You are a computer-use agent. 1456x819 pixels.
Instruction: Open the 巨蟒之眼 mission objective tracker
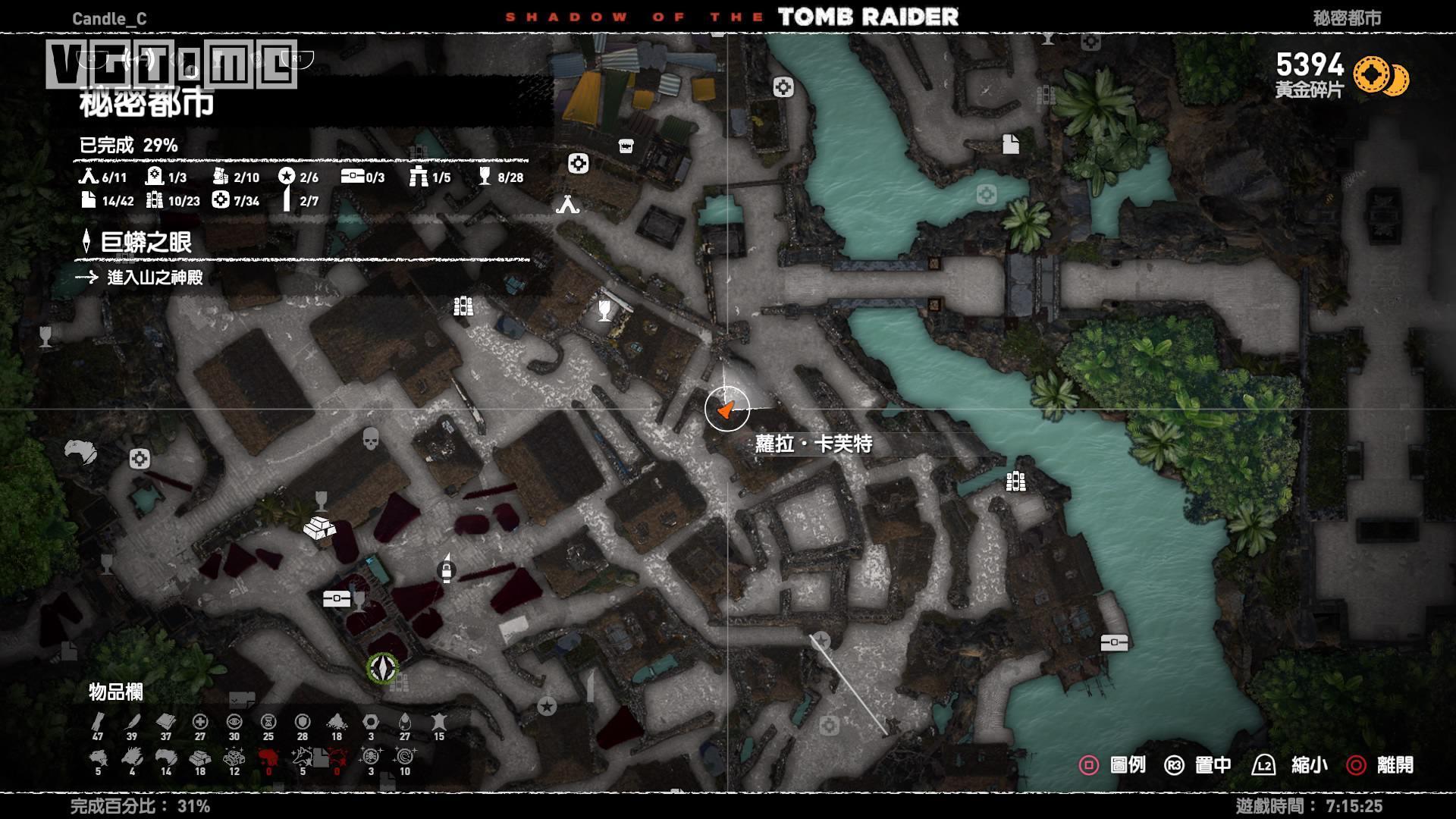pyautogui.click(x=146, y=243)
